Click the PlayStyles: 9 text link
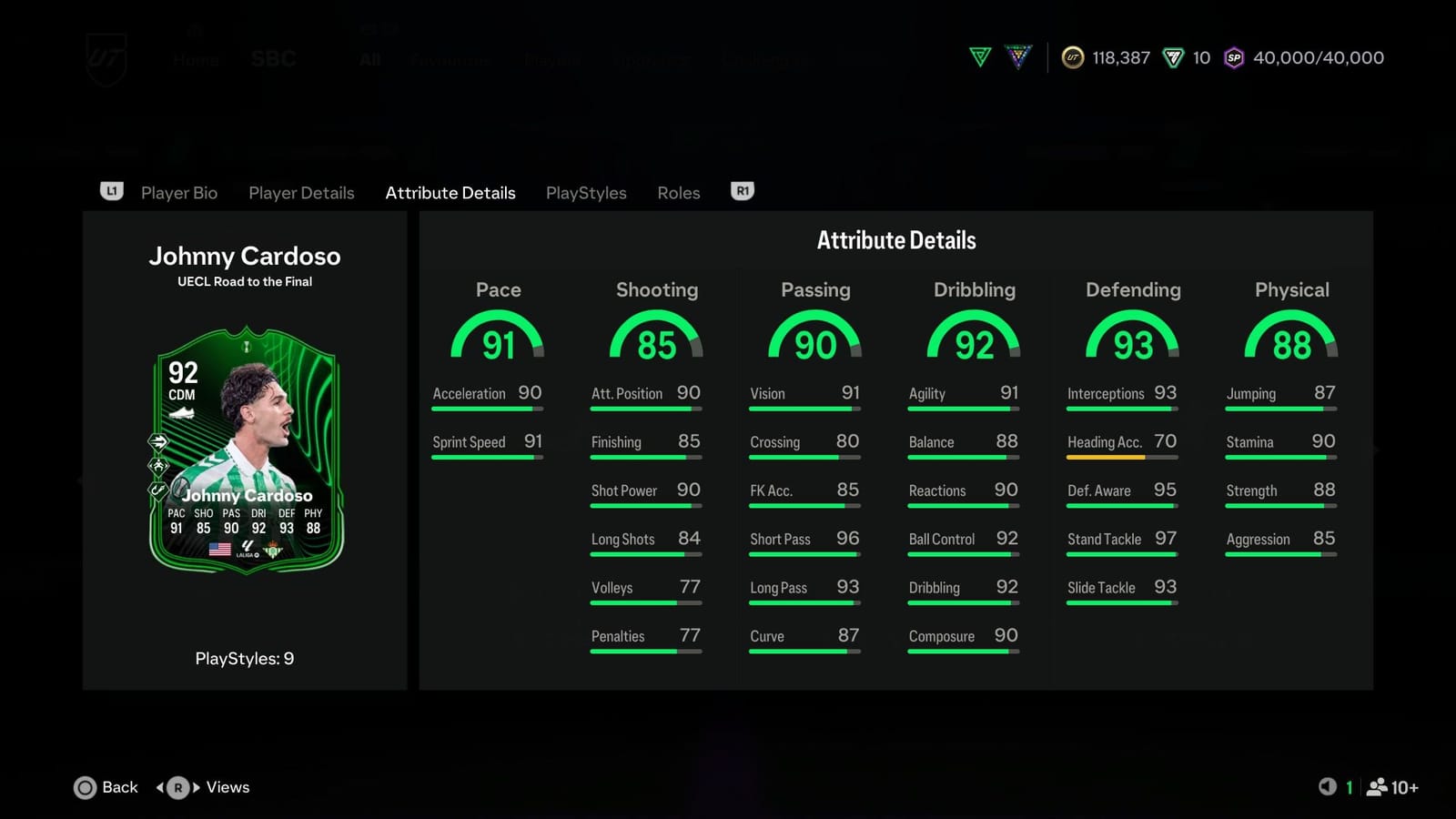The width and height of the screenshot is (1456, 819). tap(245, 658)
